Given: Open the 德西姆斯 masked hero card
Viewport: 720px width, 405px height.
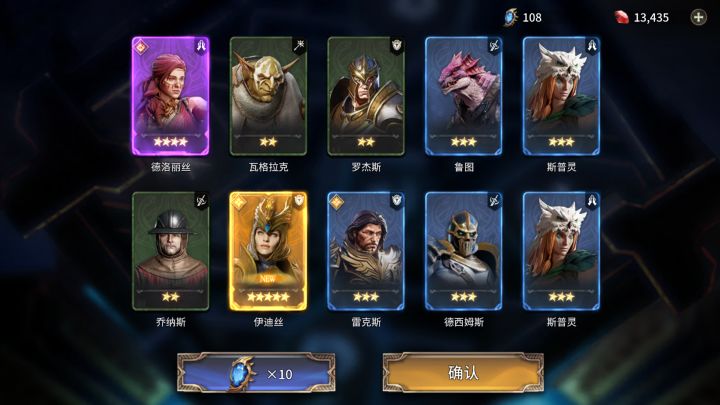Looking at the screenshot, I should 463,251.
